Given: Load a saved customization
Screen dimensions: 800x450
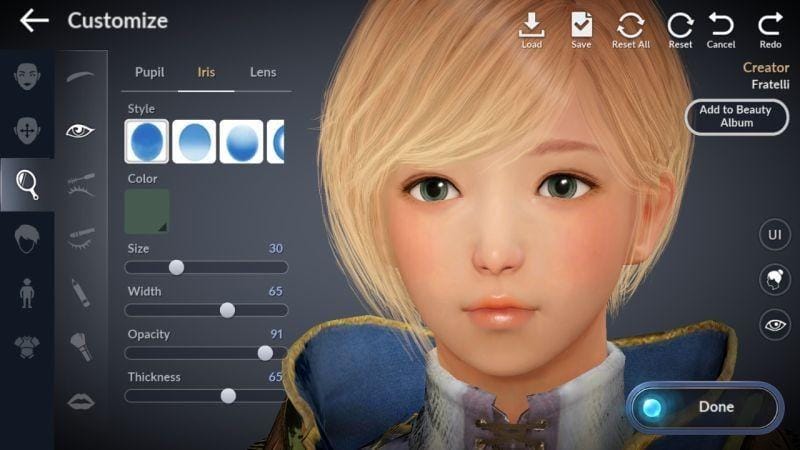Looking at the screenshot, I should click(x=531, y=30).
